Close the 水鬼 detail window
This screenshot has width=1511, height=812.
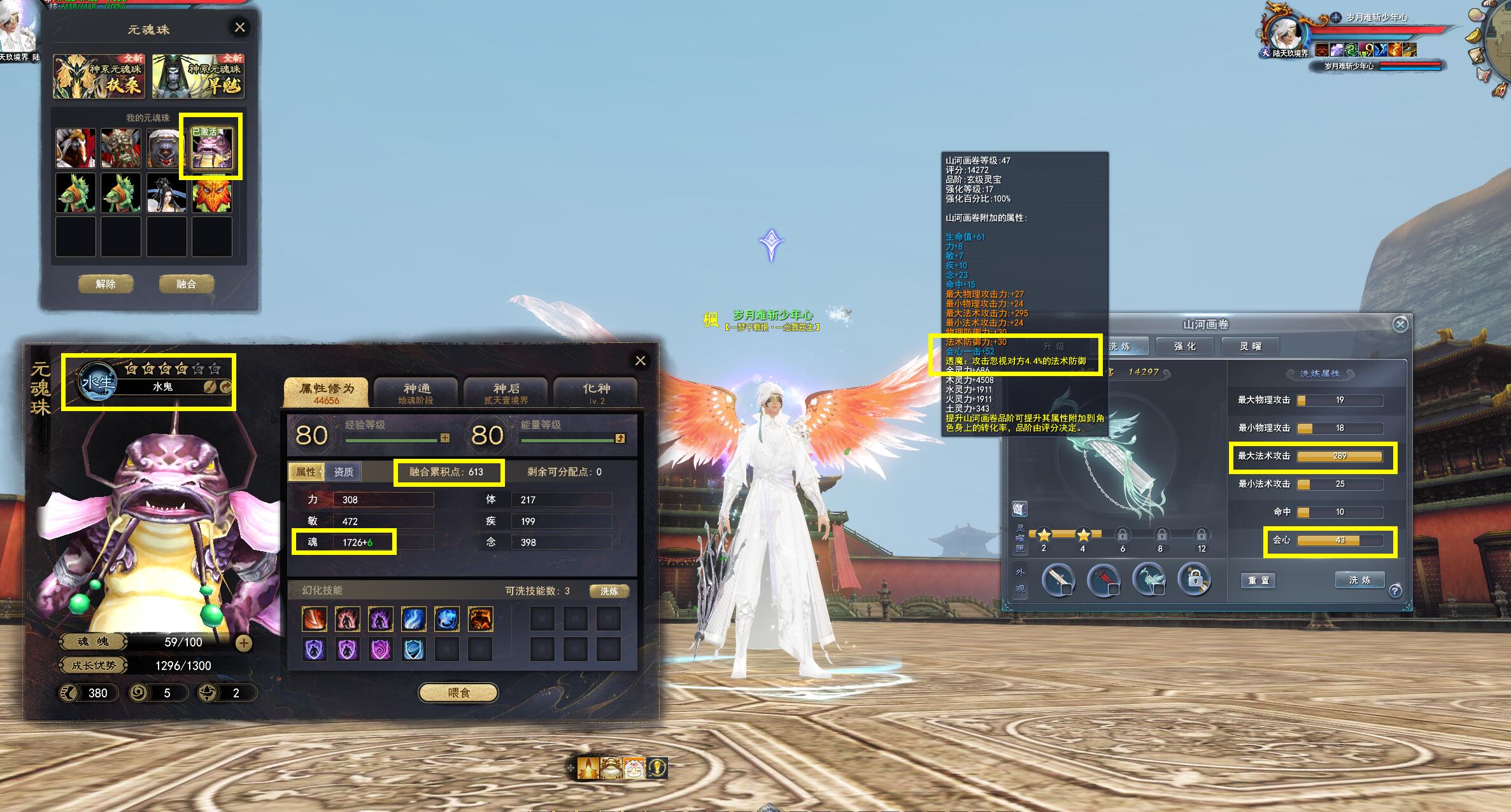pyautogui.click(x=640, y=361)
